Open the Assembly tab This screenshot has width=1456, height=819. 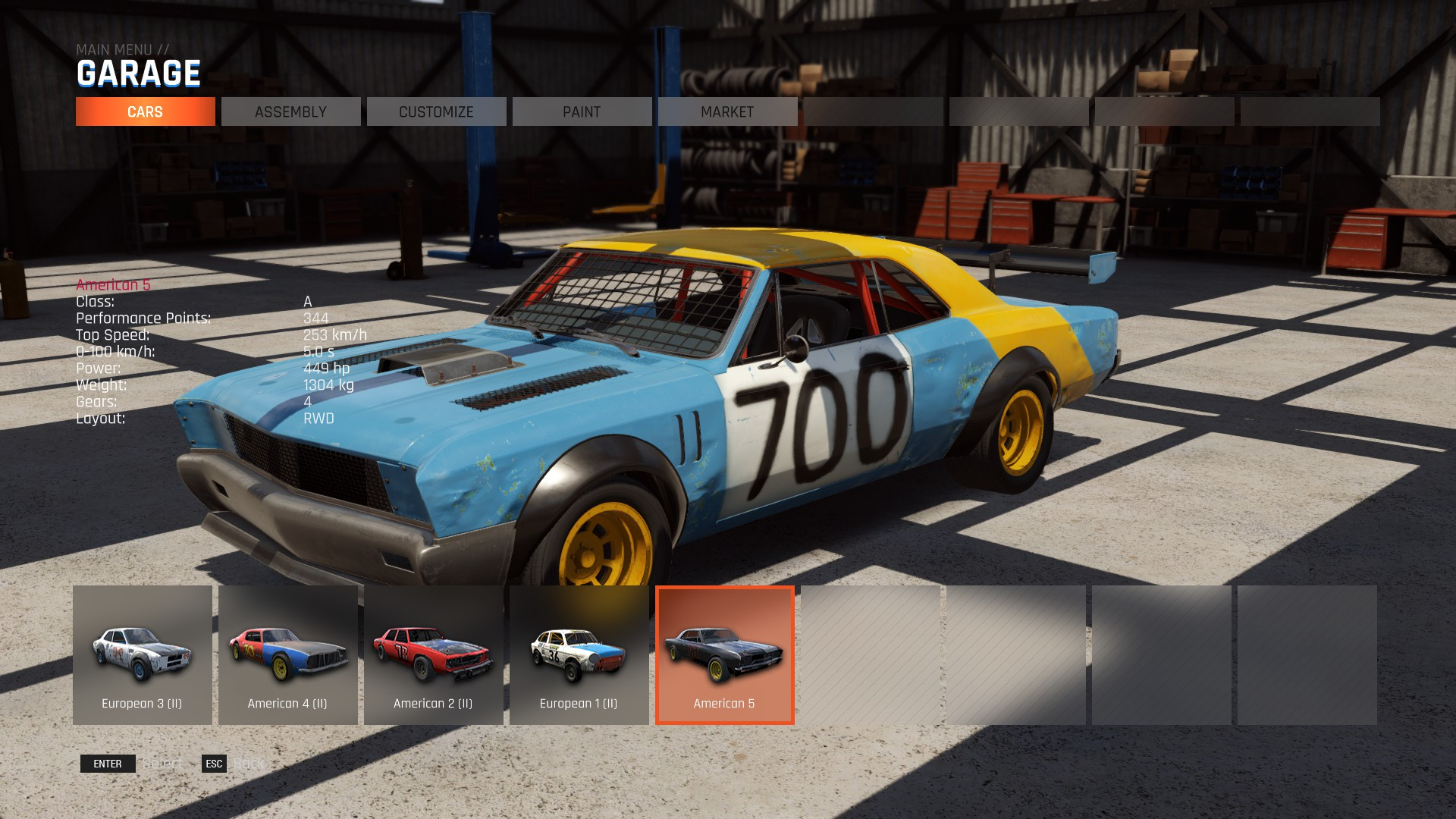click(290, 111)
